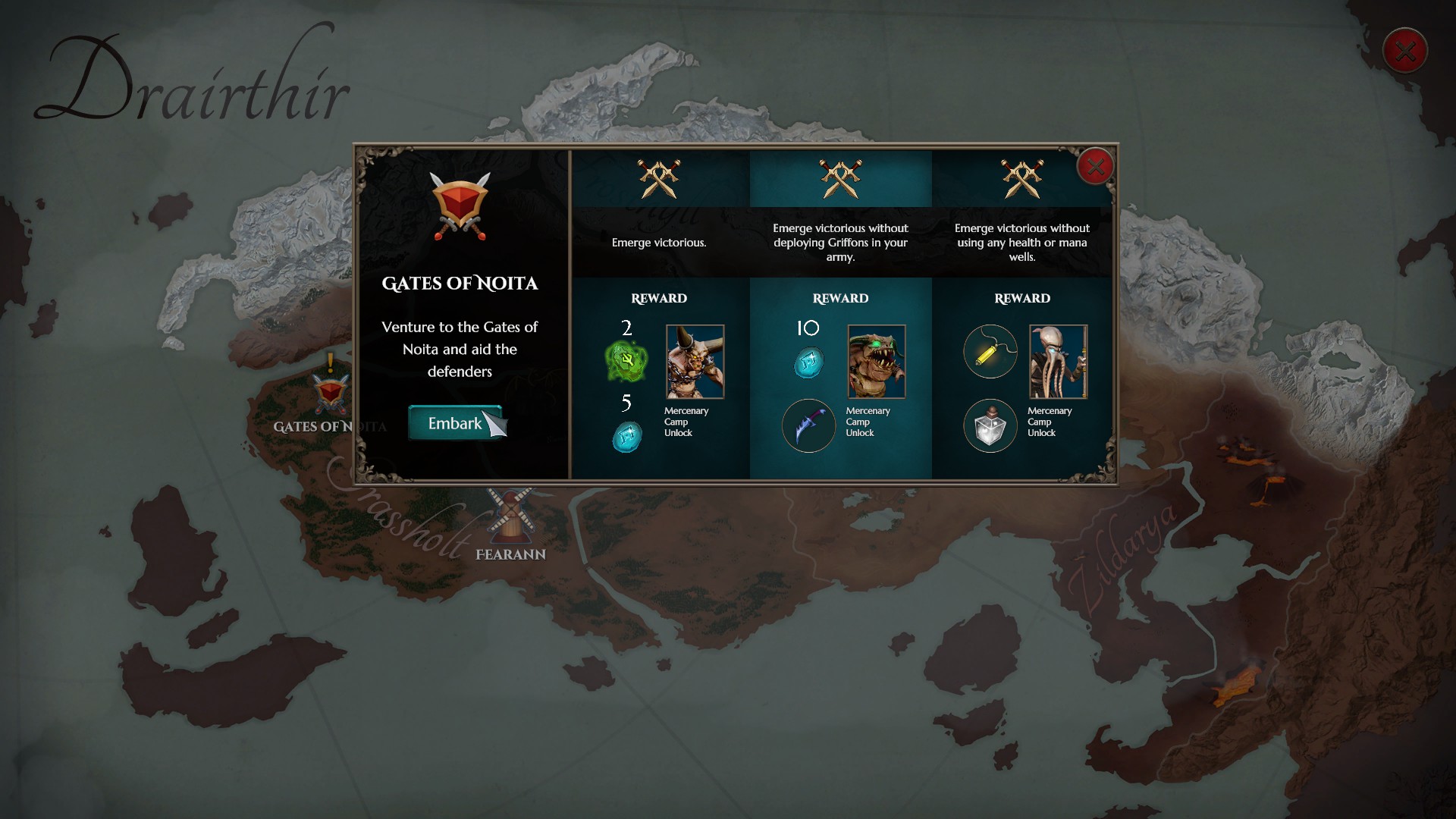Select the Gates of Noita map marker
1456x819 pixels.
[331, 394]
